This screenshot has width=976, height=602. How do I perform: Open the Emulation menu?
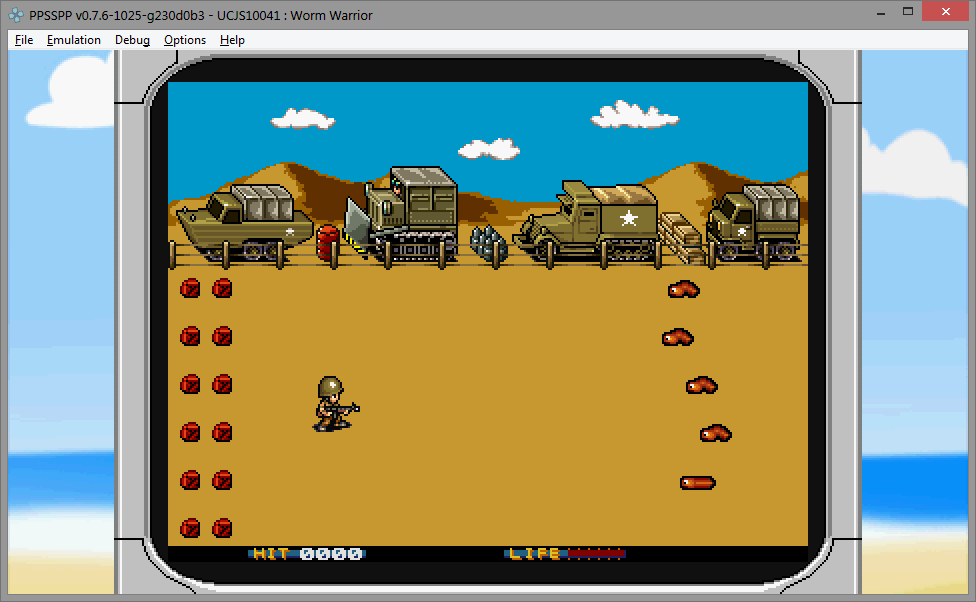[74, 40]
